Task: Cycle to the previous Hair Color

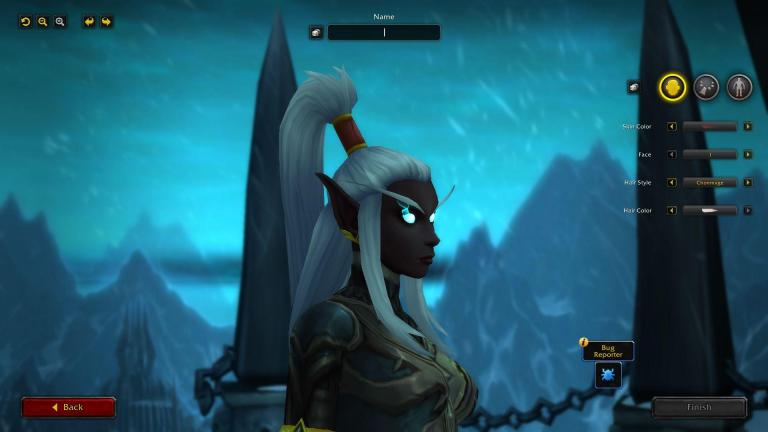Action: click(672, 210)
